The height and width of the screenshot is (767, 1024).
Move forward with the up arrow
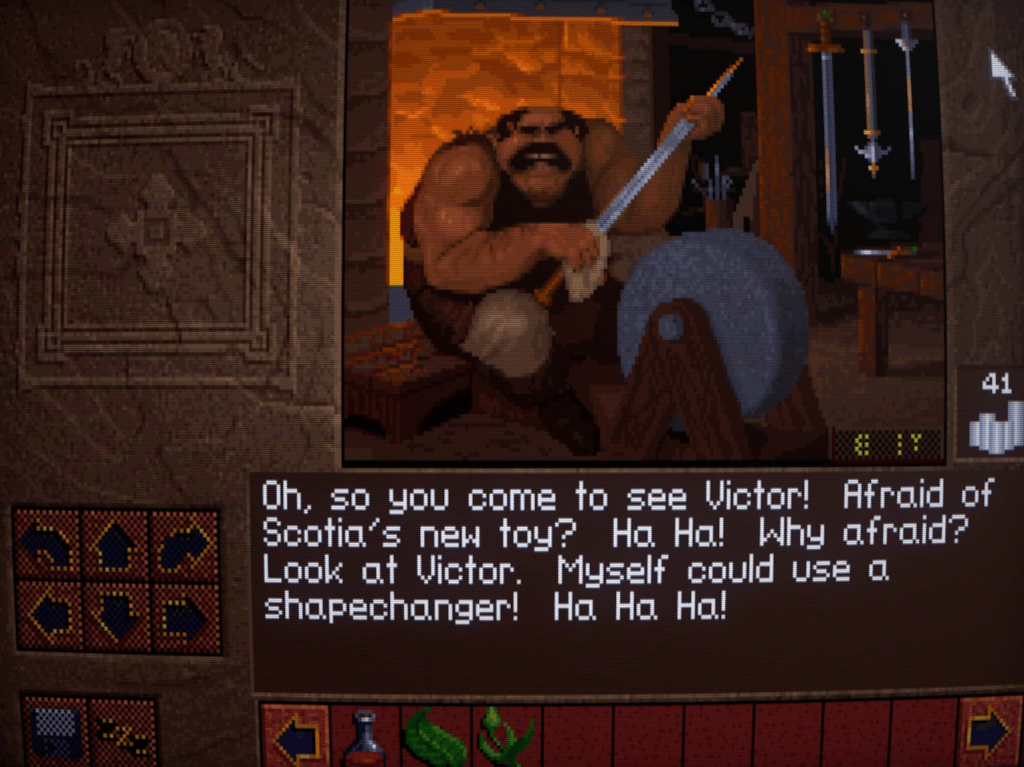(116, 544)
